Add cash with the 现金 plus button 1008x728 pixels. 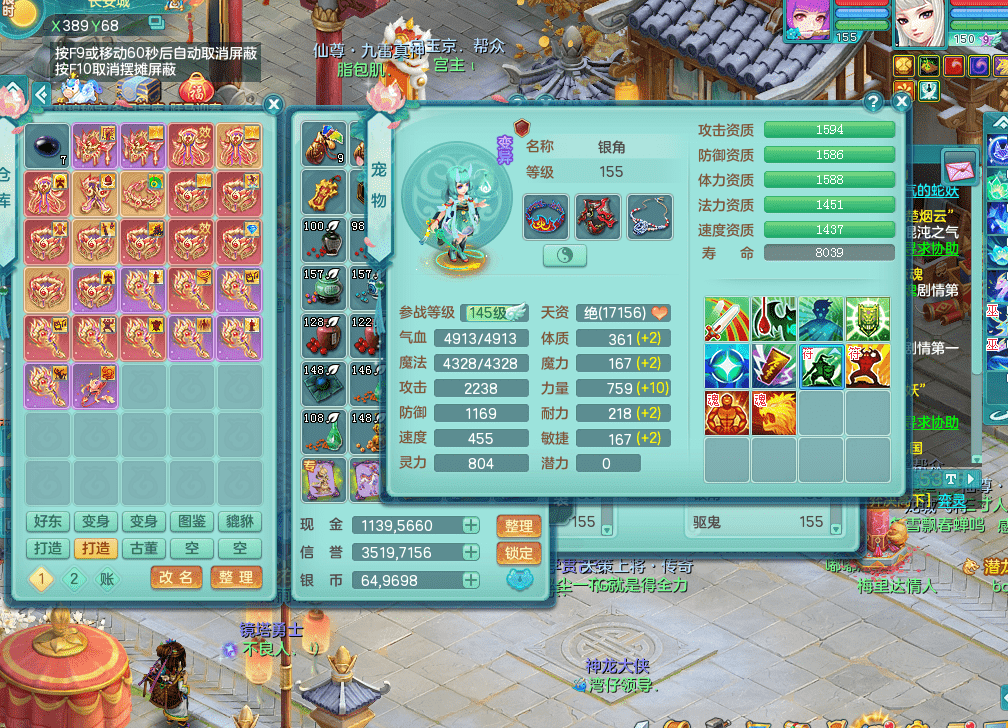pyautogui.click(x=470, y=526)
